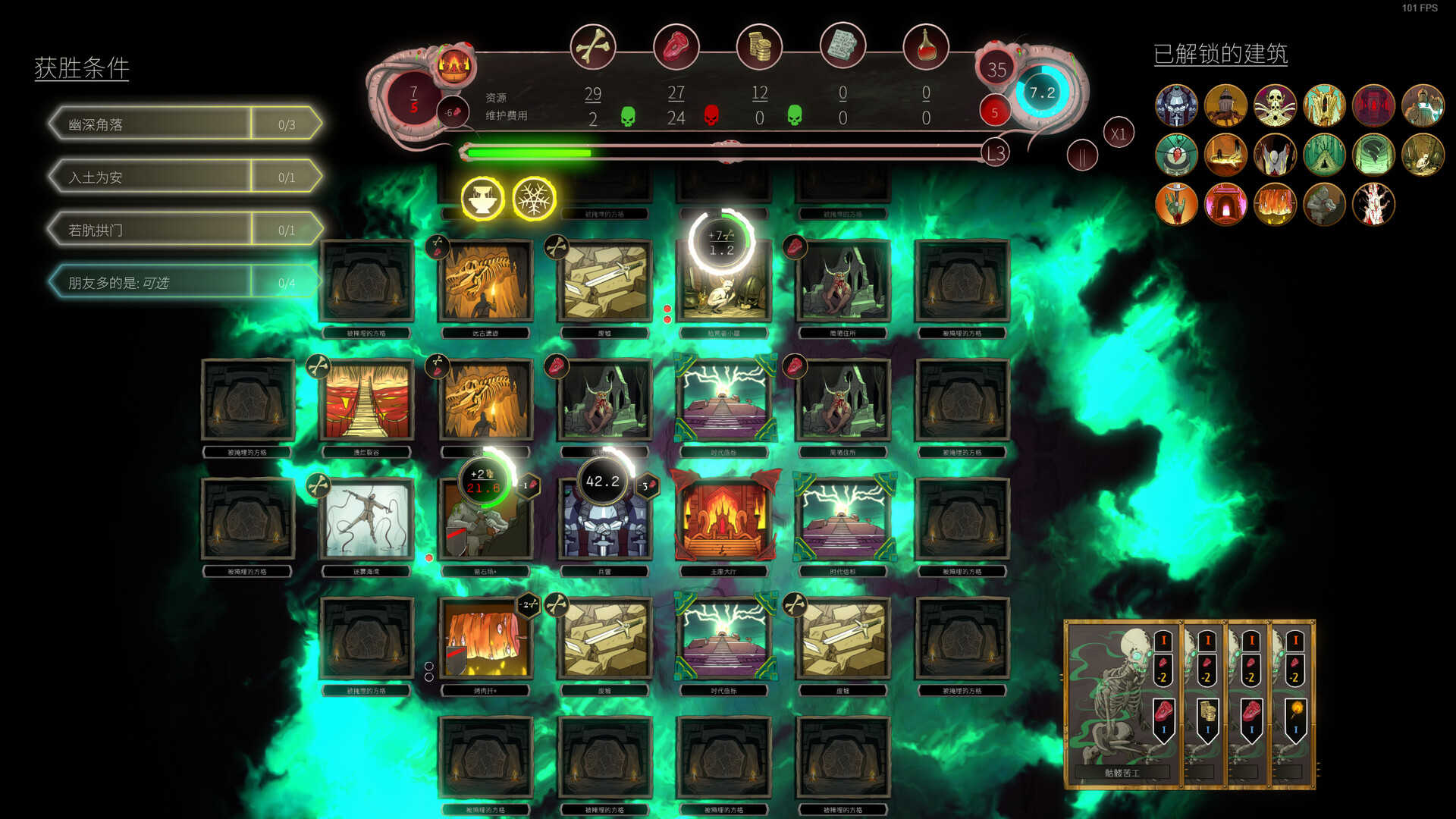Choose the double skull unlocked building

[x=1275, y=105]
